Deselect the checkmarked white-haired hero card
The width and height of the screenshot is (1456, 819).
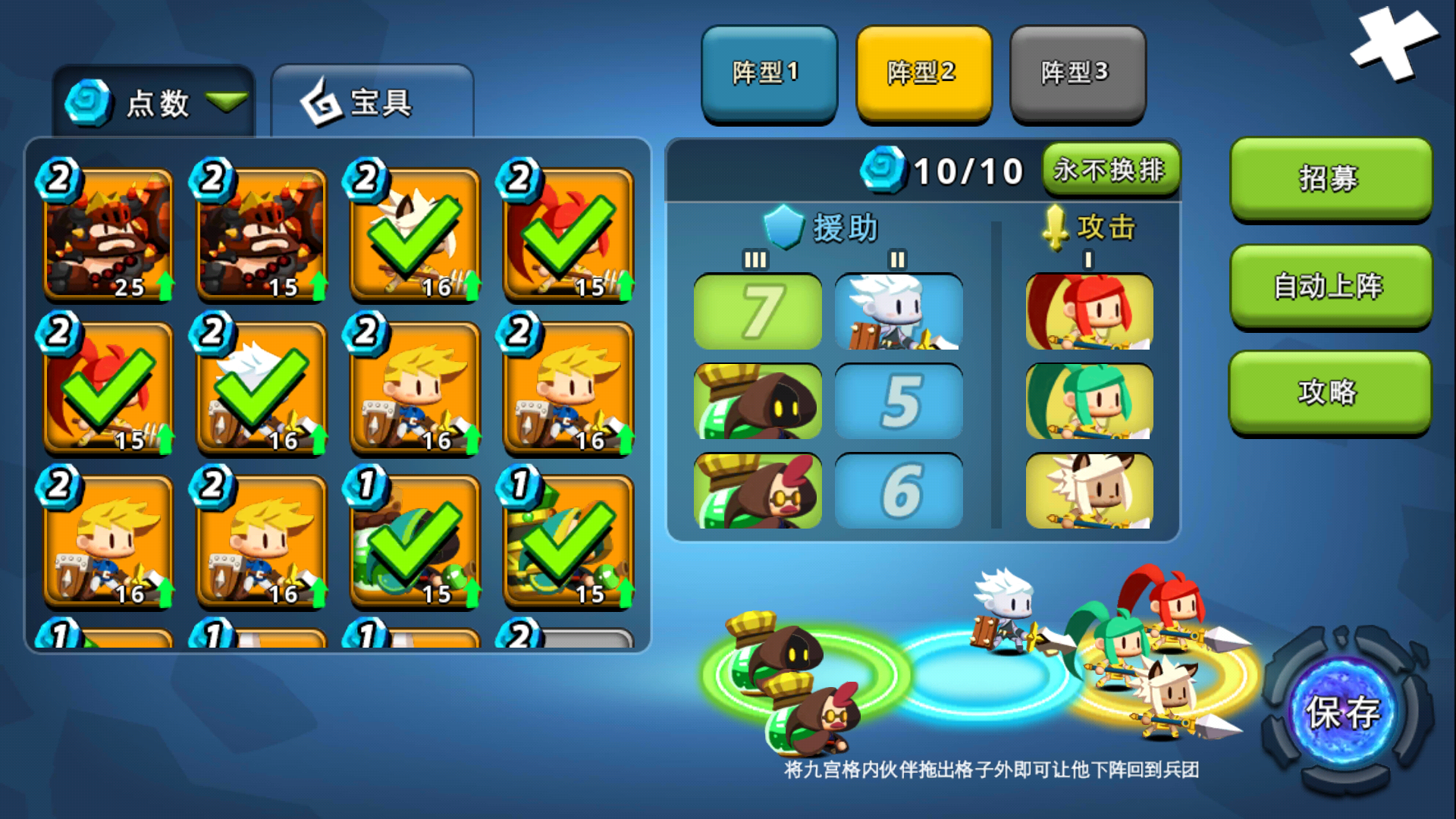click(x=262, y=387)
